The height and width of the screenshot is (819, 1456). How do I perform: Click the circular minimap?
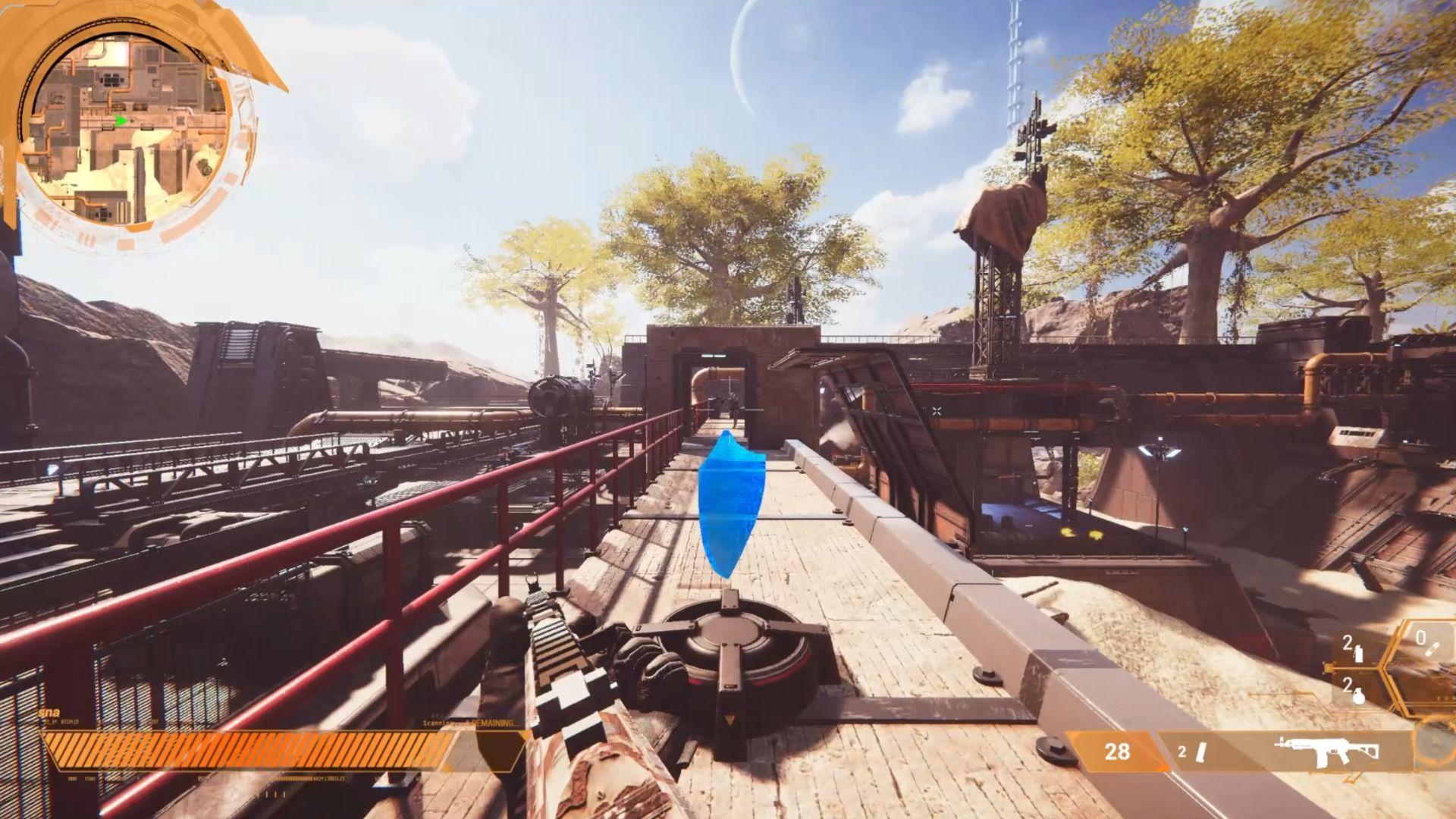tap(125, 127)
